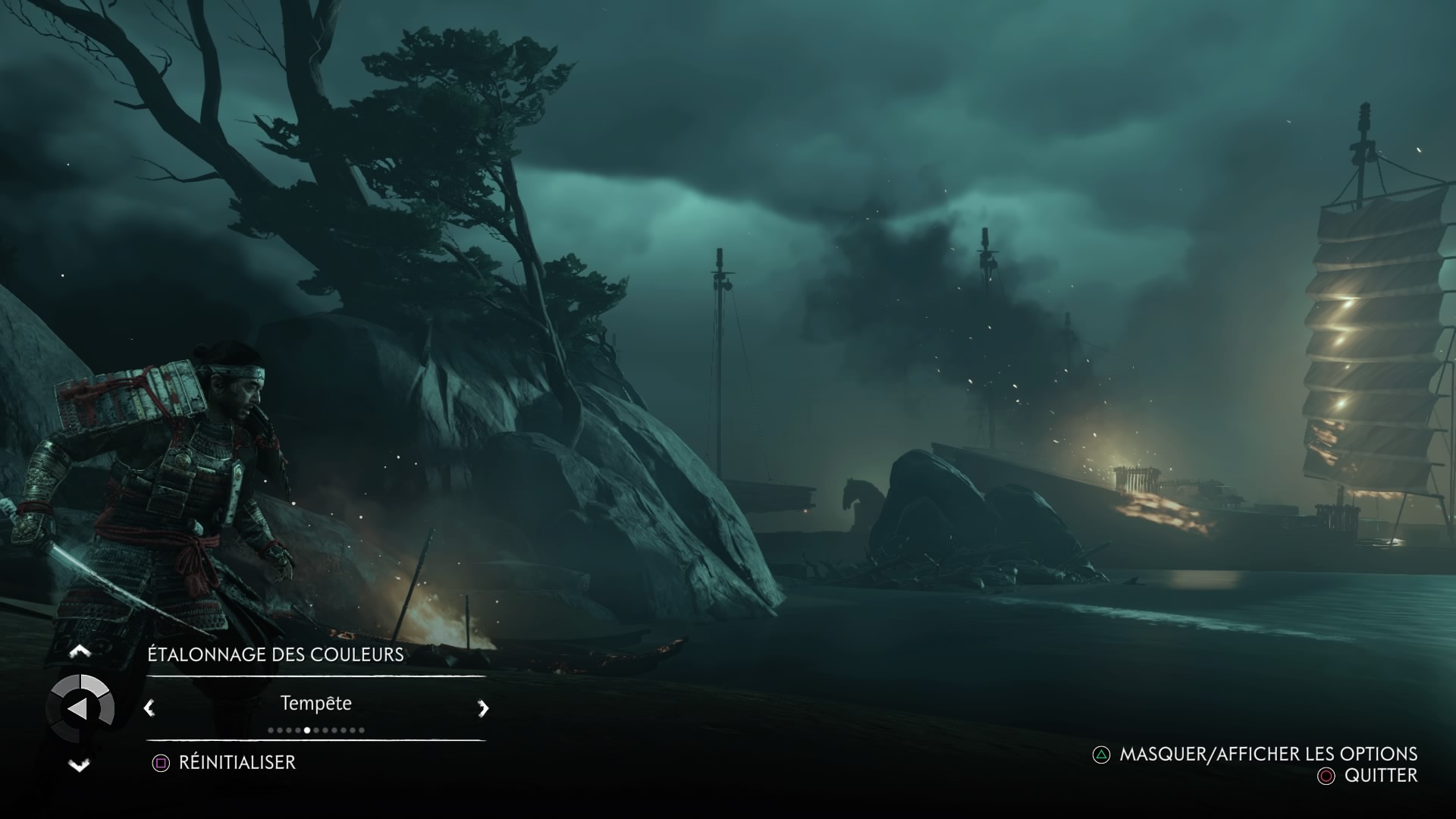Switch to the next color grading preset arrow
The width and height of the screenshot is (1456, 819).
coord(483,708)
